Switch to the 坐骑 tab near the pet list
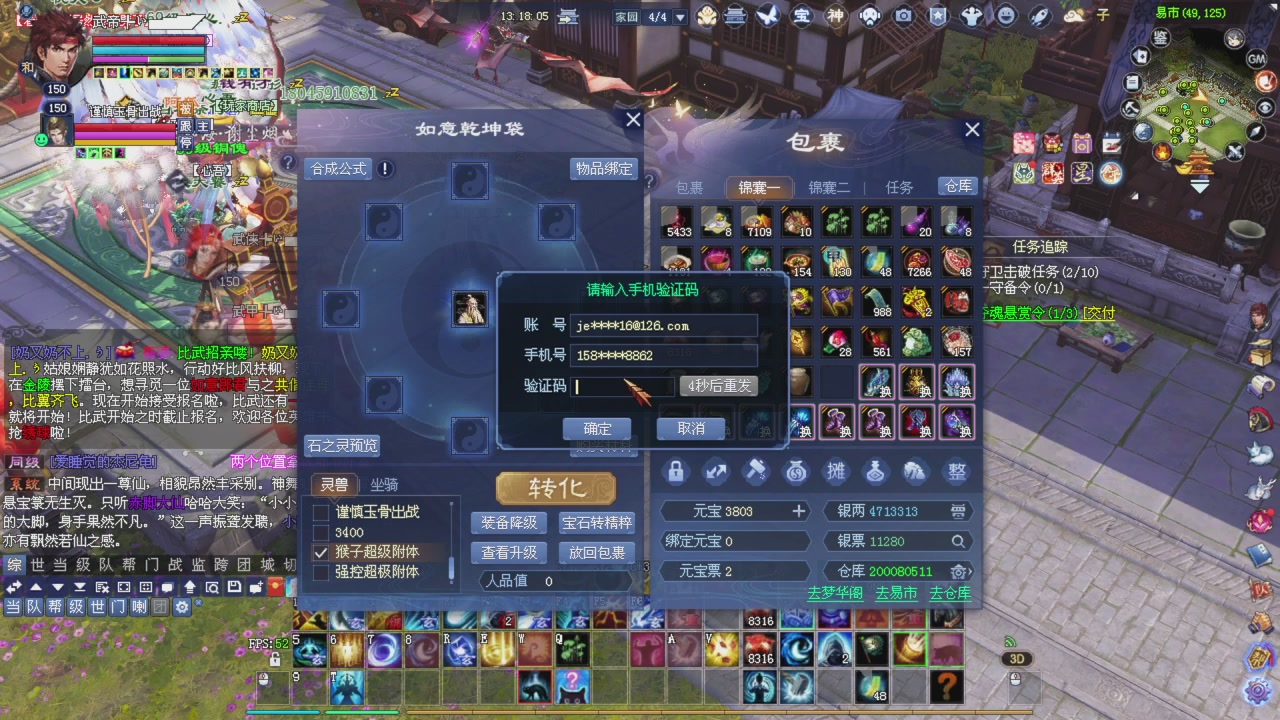1280x720 pixels. [x=381, y=486]
